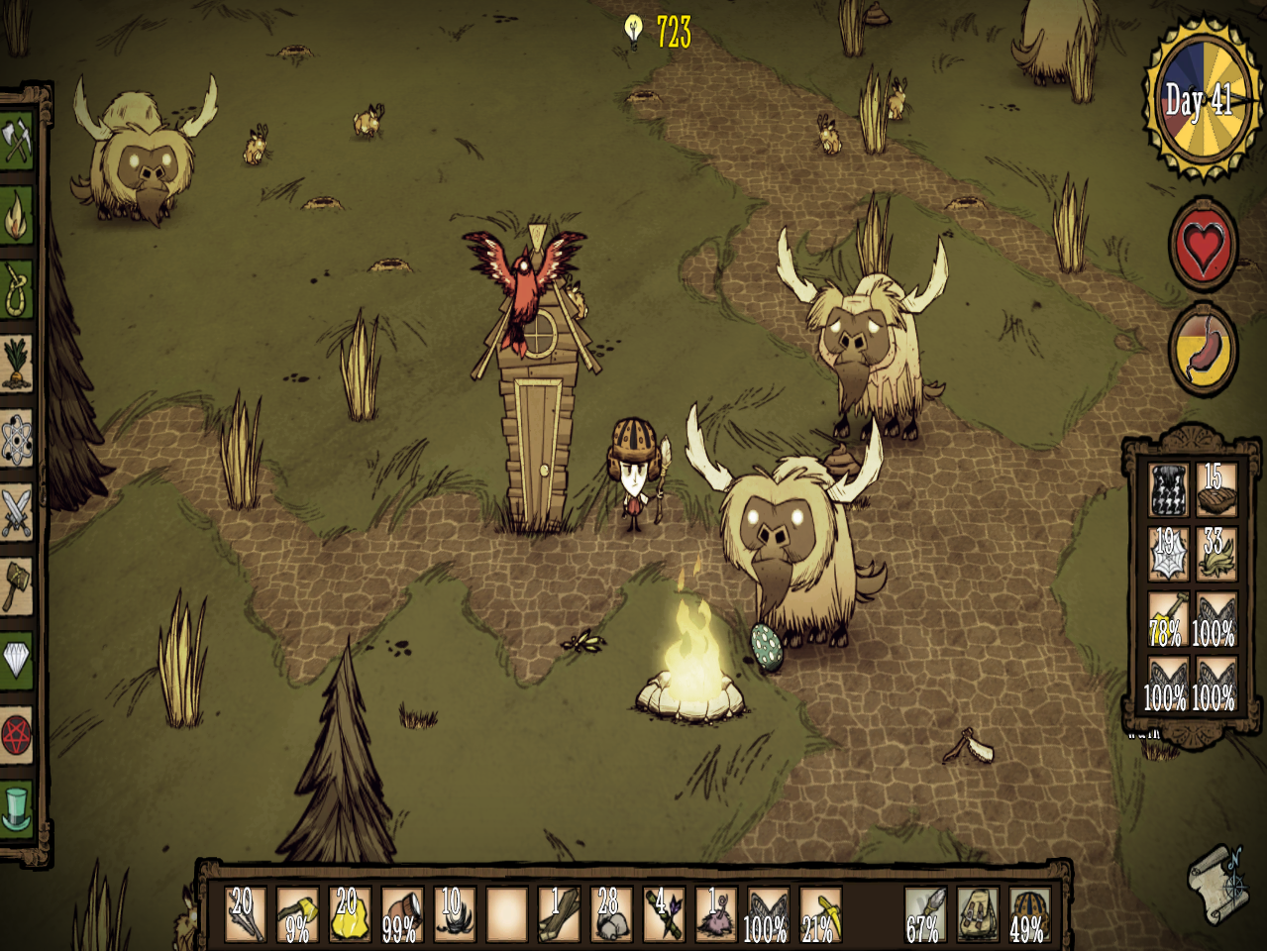The height and width of the screenshot is (952, 1267).
Task: Open the map scroll with compass
Action: pyautogui.click(x=1218, y=881)
